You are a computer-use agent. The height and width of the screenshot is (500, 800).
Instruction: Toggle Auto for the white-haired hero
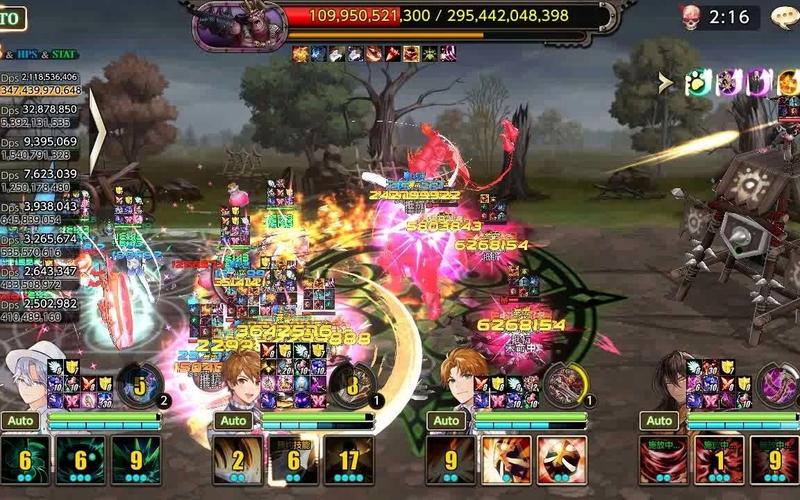[20, 421]
